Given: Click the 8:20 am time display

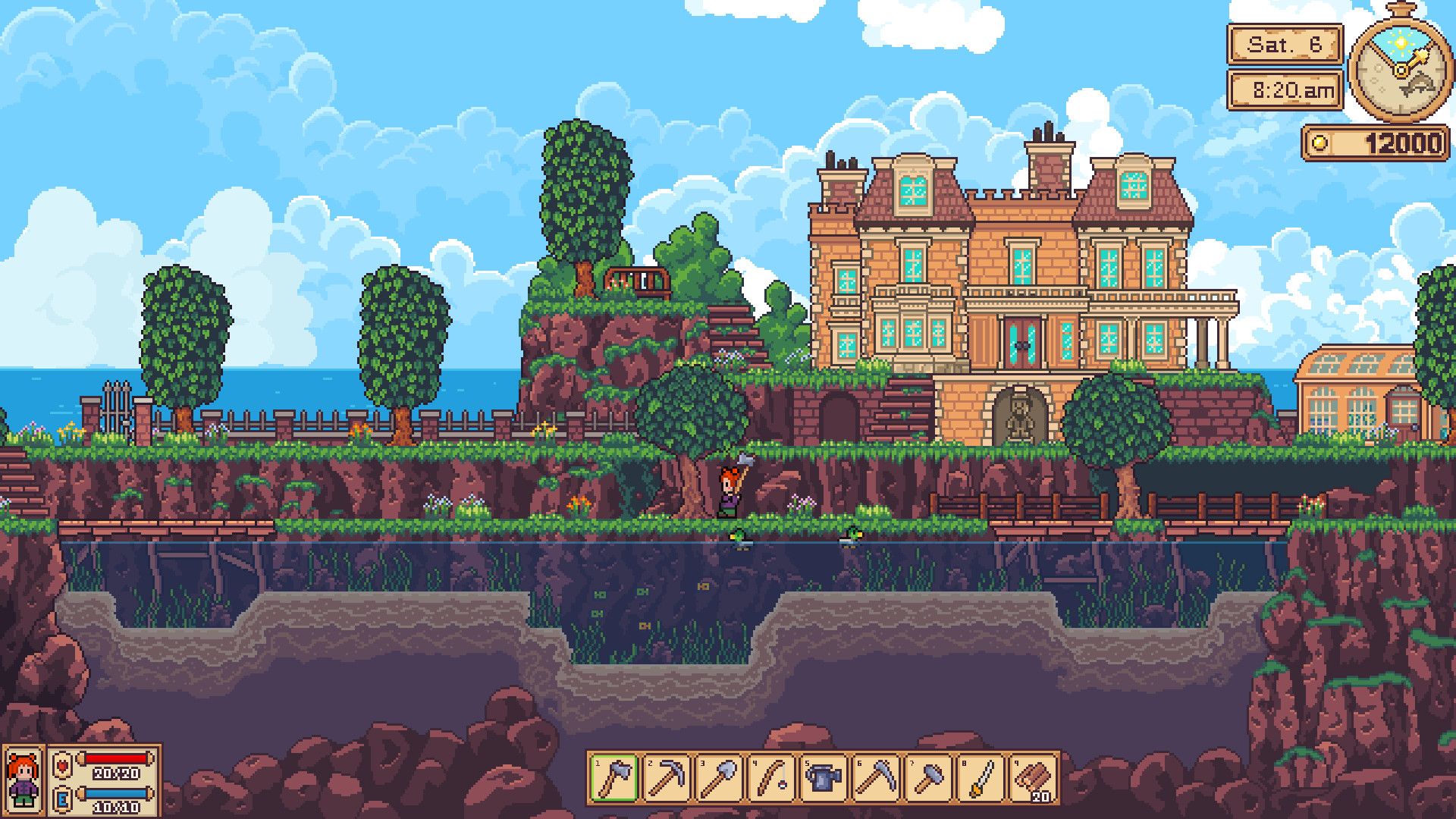Looking at the screenshot, I should tap(1285, 89).
